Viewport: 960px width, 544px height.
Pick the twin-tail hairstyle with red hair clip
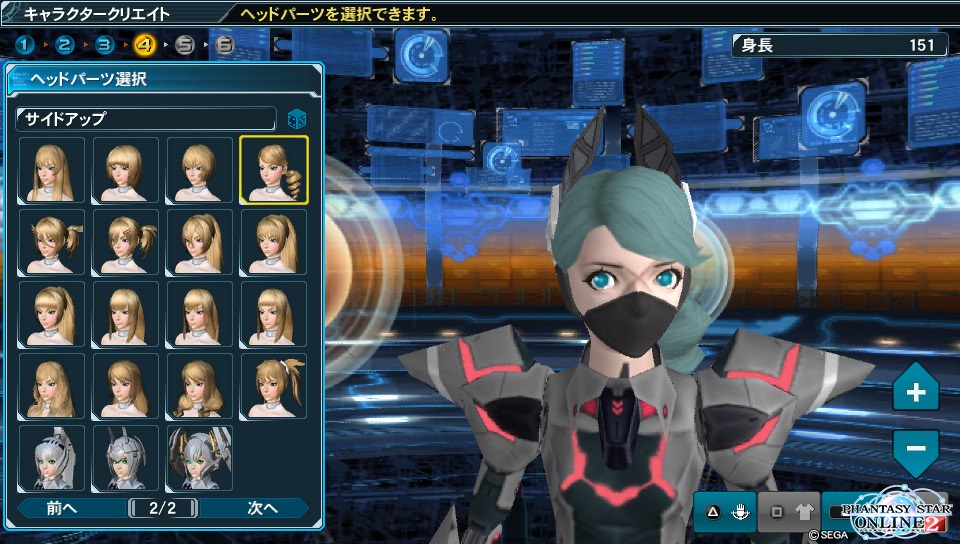point(126,242)
